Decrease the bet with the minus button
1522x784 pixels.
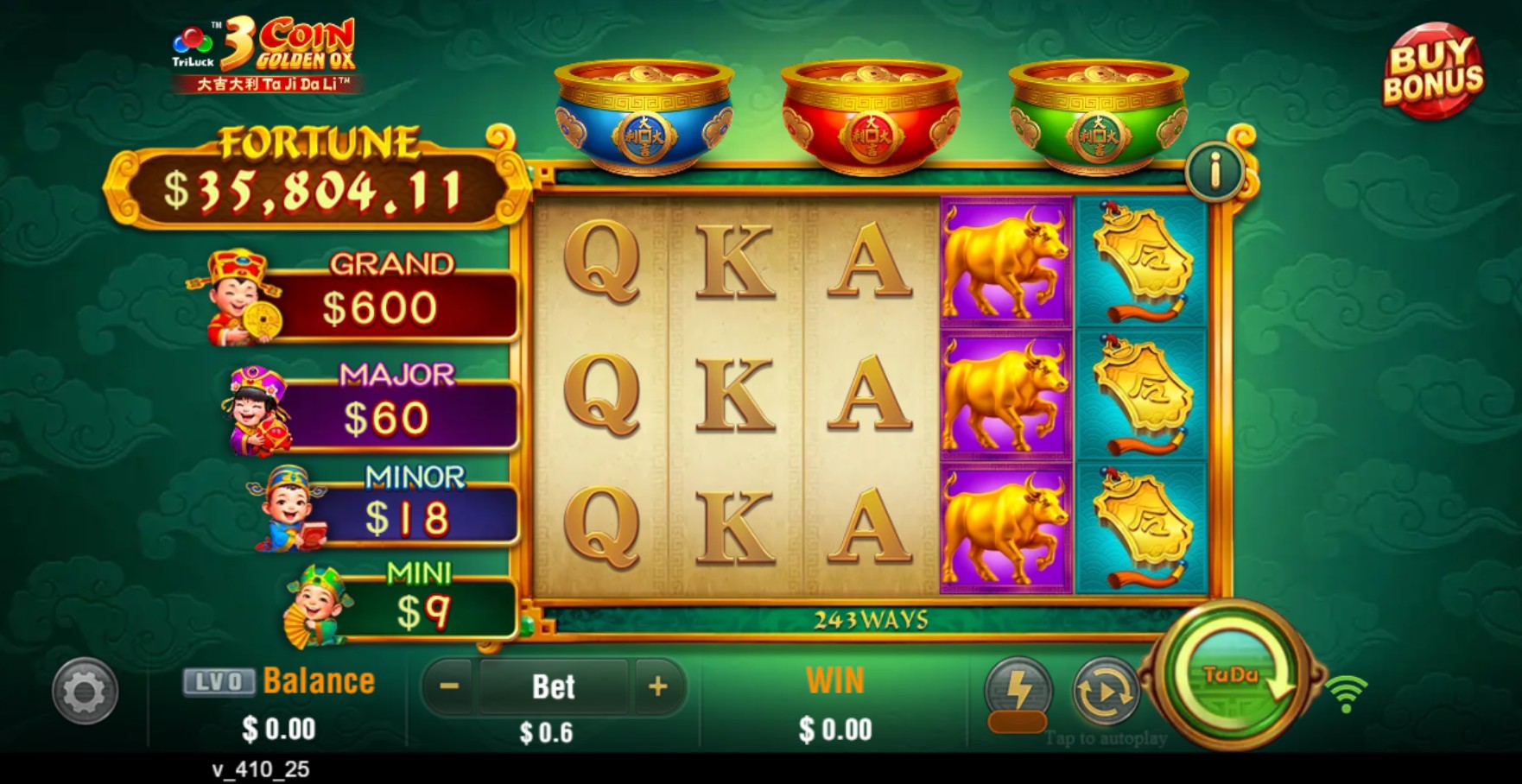[449, 687]
